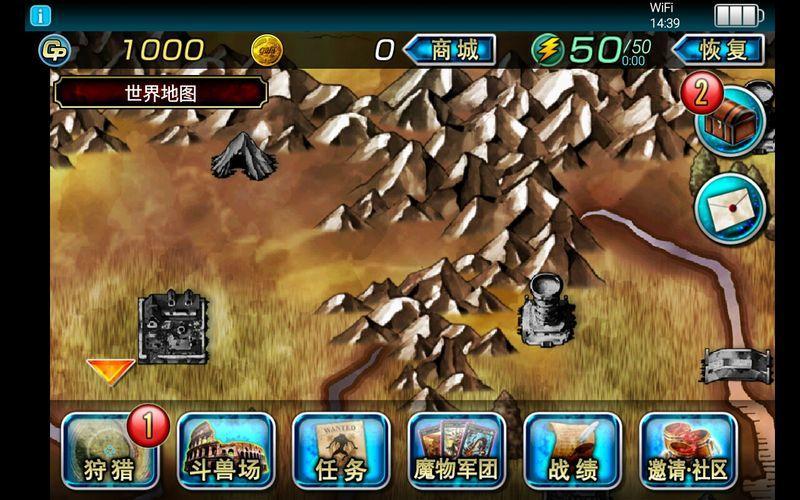800x500 pixels.
Task: Click the blue info icon
Action: click(41, 15)
